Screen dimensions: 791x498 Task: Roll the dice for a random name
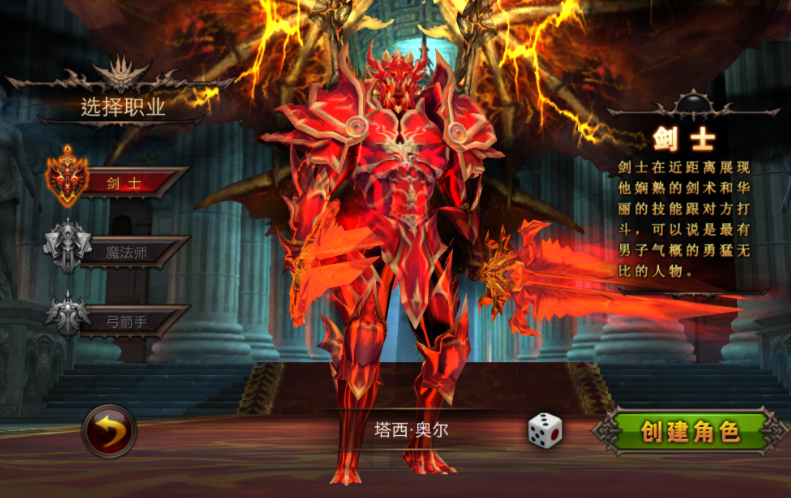pos(545,431)
